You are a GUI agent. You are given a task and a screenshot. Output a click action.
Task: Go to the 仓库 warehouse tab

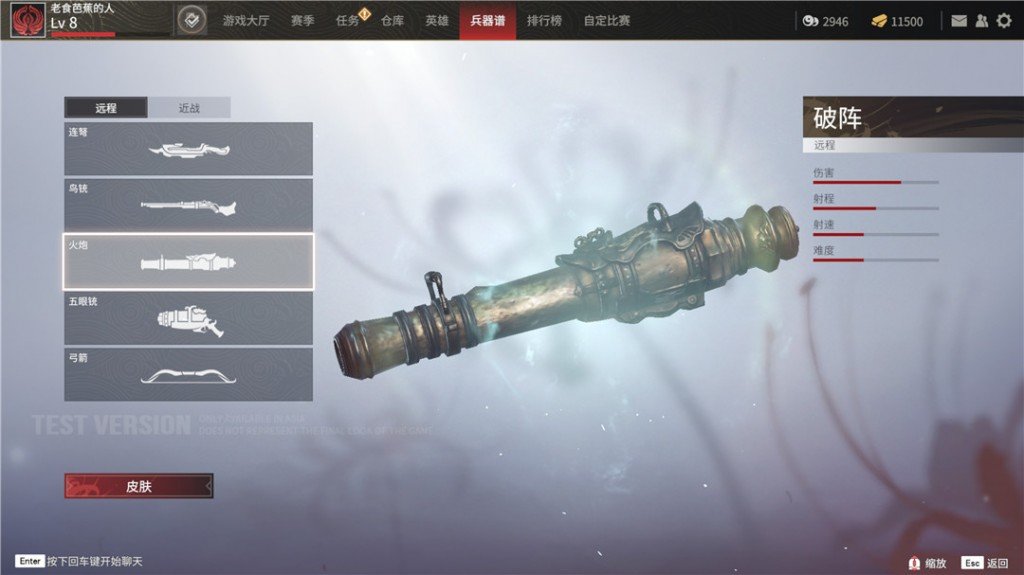[392, 20]
